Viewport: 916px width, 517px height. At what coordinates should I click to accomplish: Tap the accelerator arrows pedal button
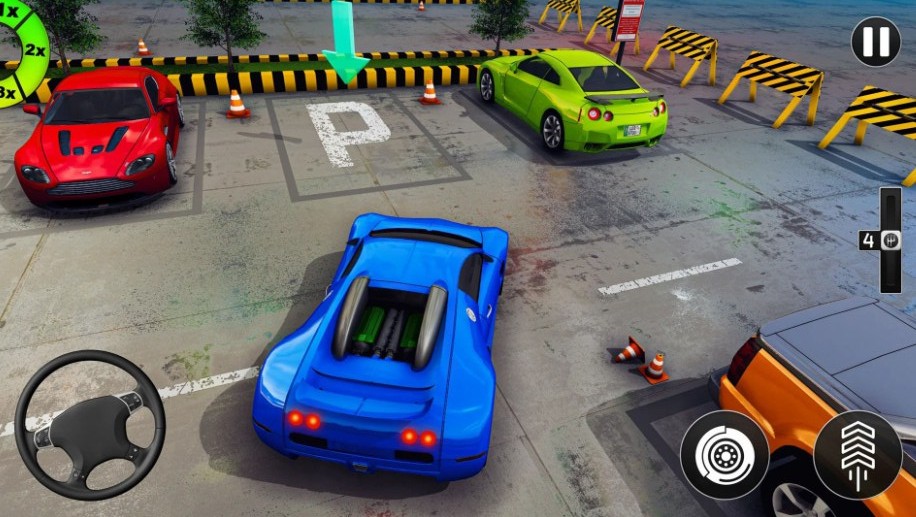(857, 454)
